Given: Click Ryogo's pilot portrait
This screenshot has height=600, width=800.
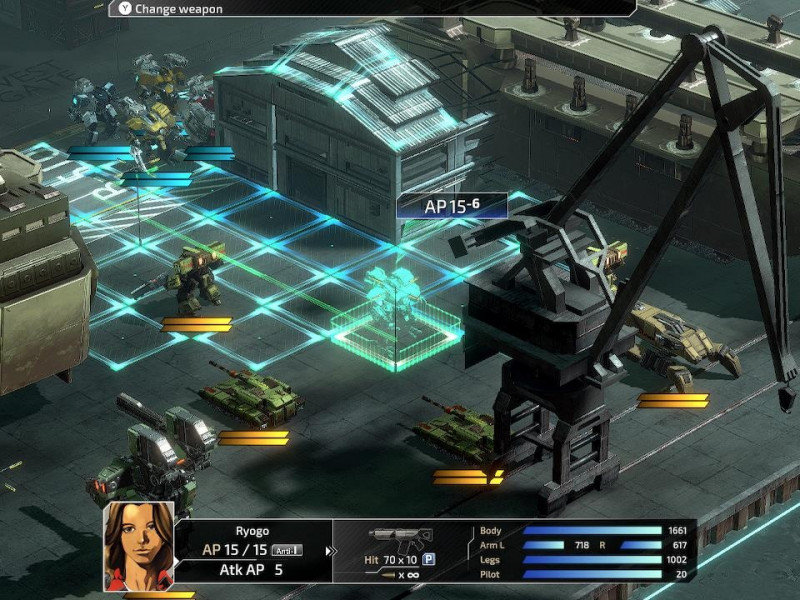Looking at the screenshot, I should tap(139, 546).
